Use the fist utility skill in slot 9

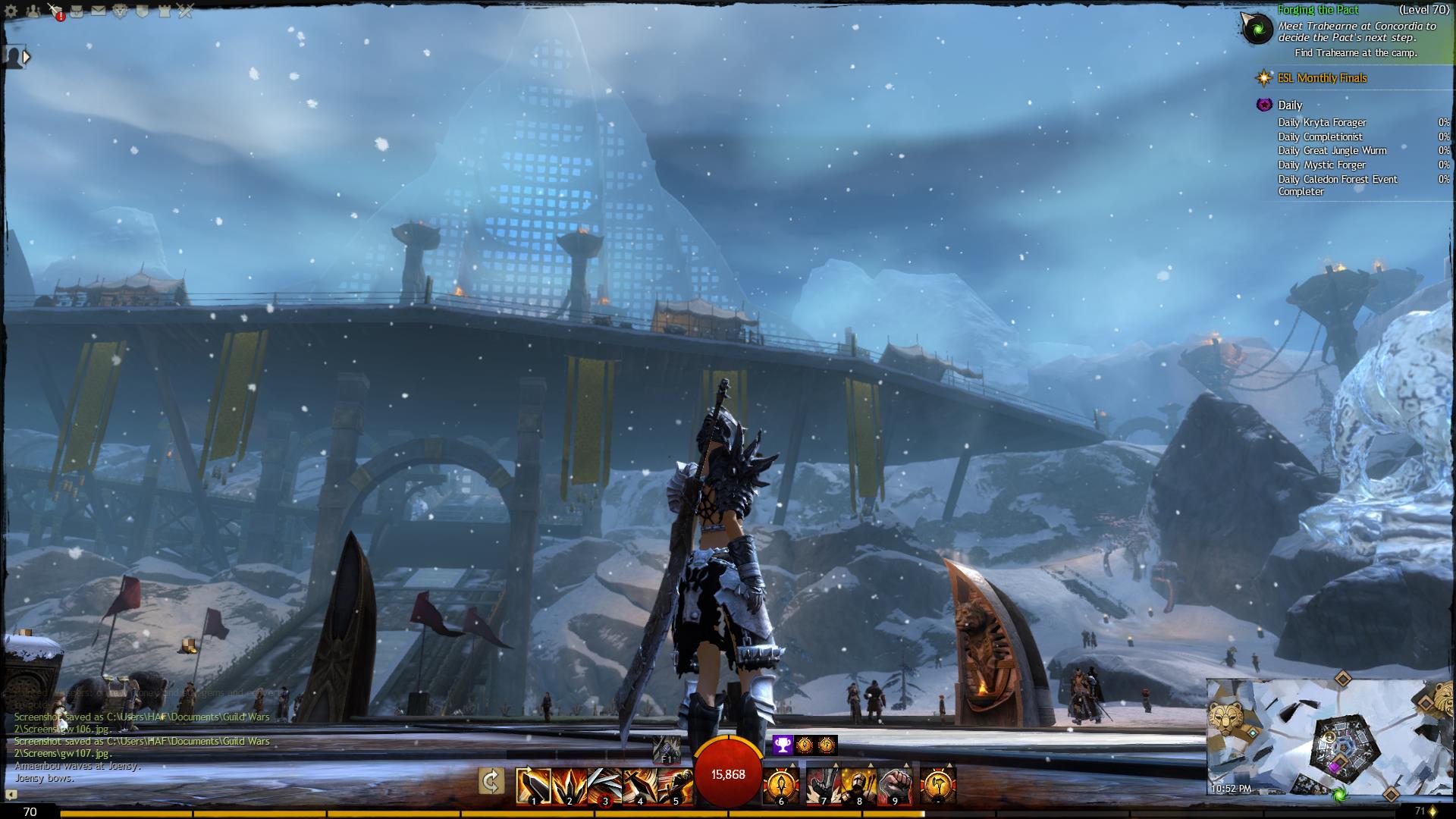895,786
